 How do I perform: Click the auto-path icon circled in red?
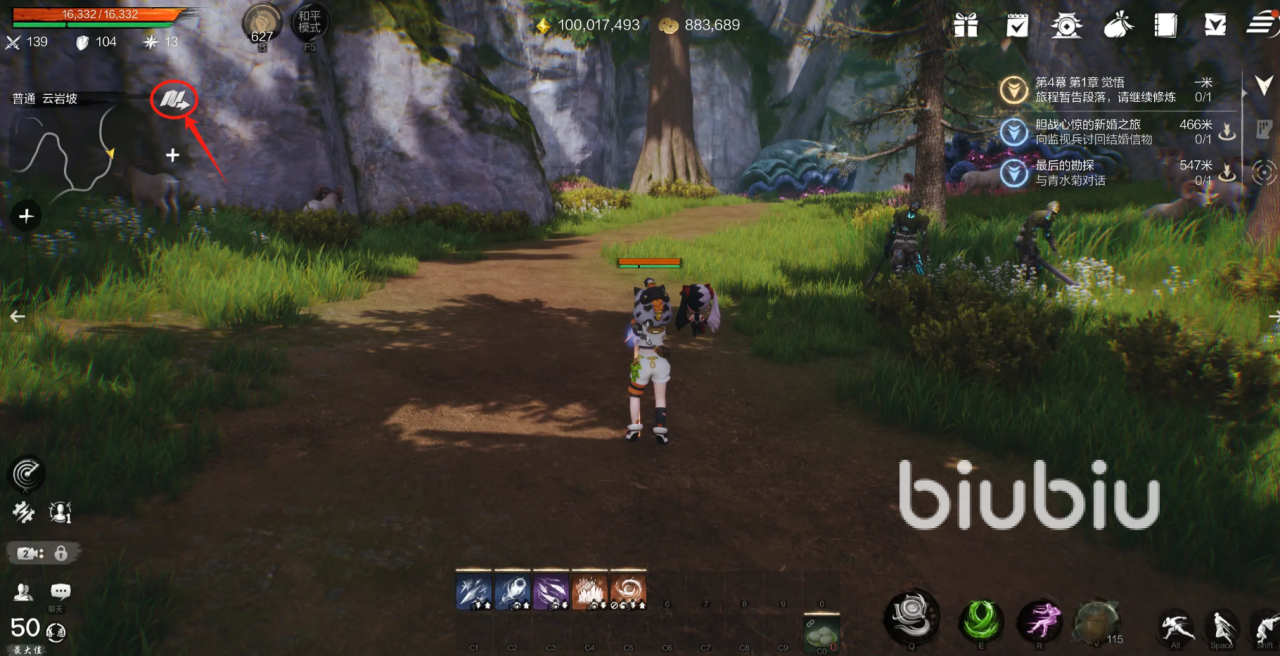click(174, 99)
